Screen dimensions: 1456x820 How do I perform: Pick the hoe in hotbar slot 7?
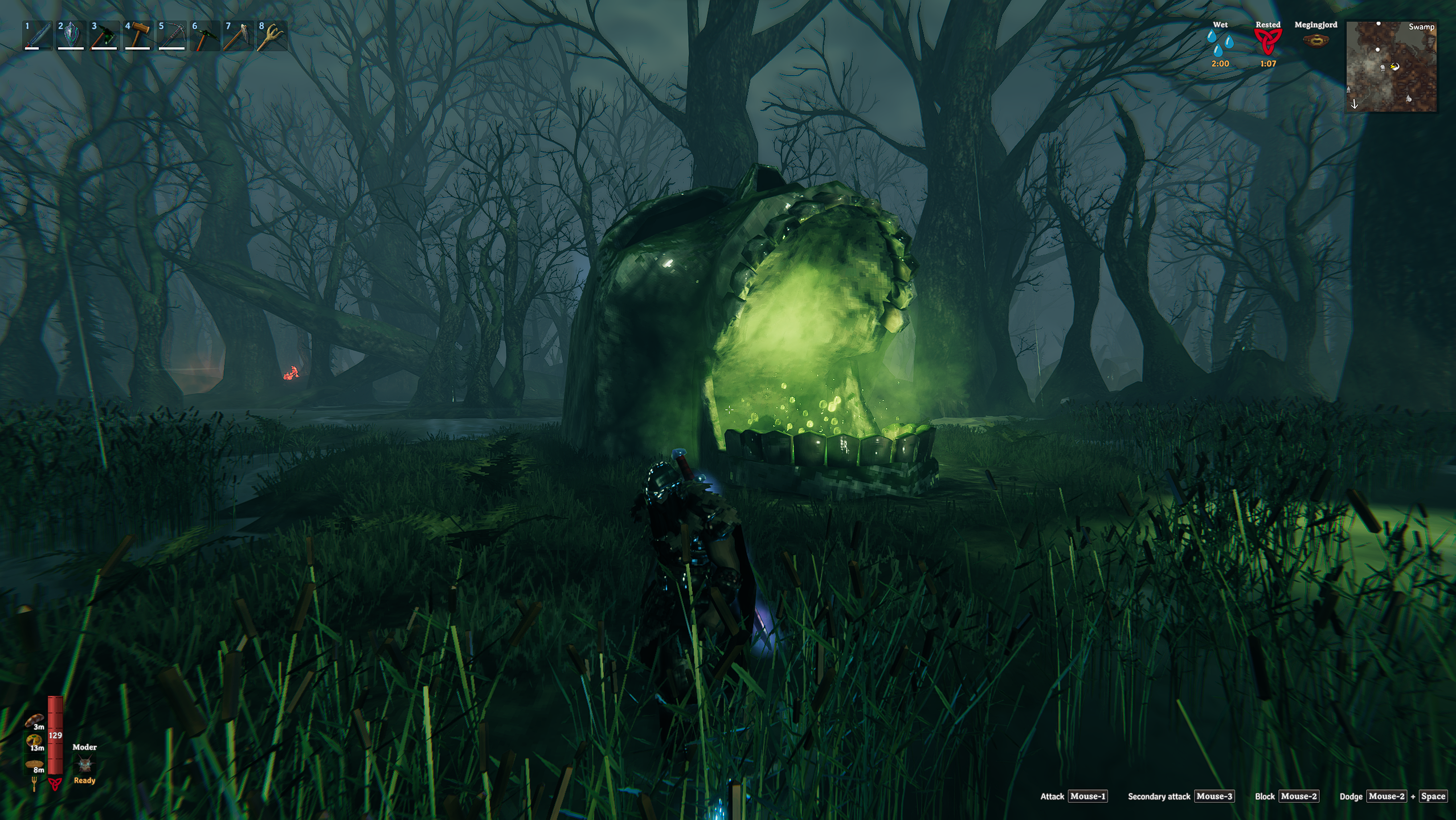pos(238,36)
